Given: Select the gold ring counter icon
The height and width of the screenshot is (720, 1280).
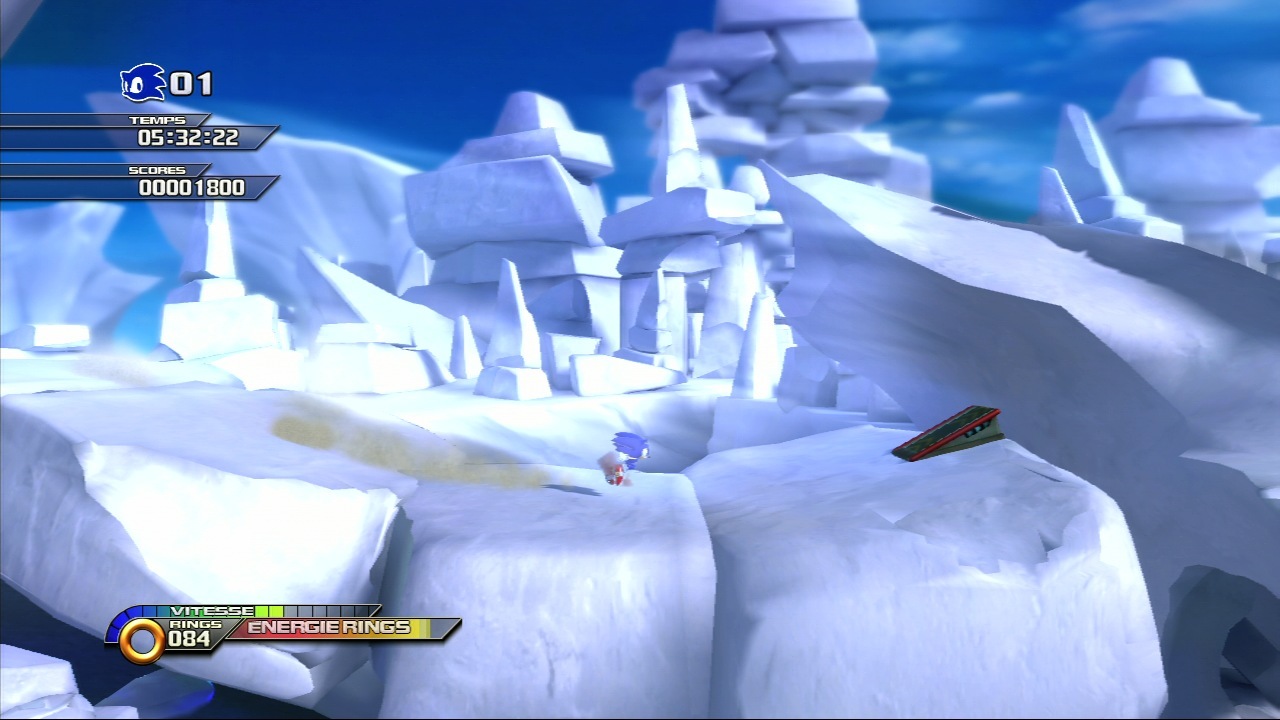Looking at the screenshot, I should (141, 640).
